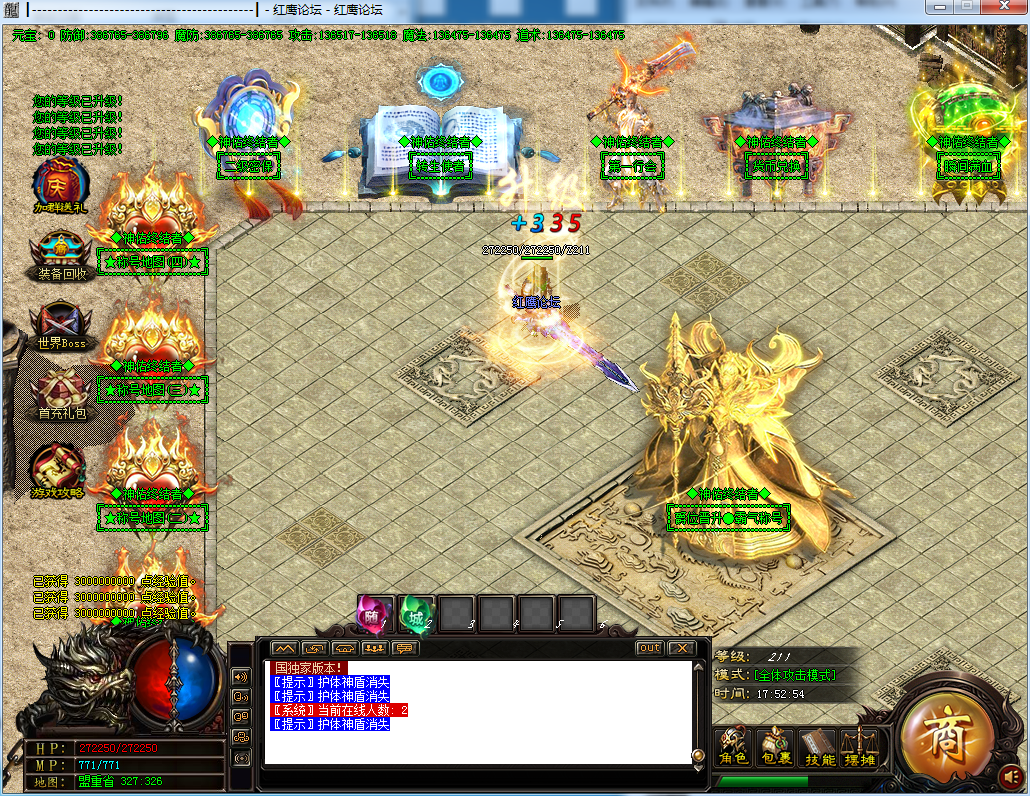Minimize the game window
Image resolution: width=1030 pixels, height=796 pixels.
pyautogui.click(x=937, y=7)
